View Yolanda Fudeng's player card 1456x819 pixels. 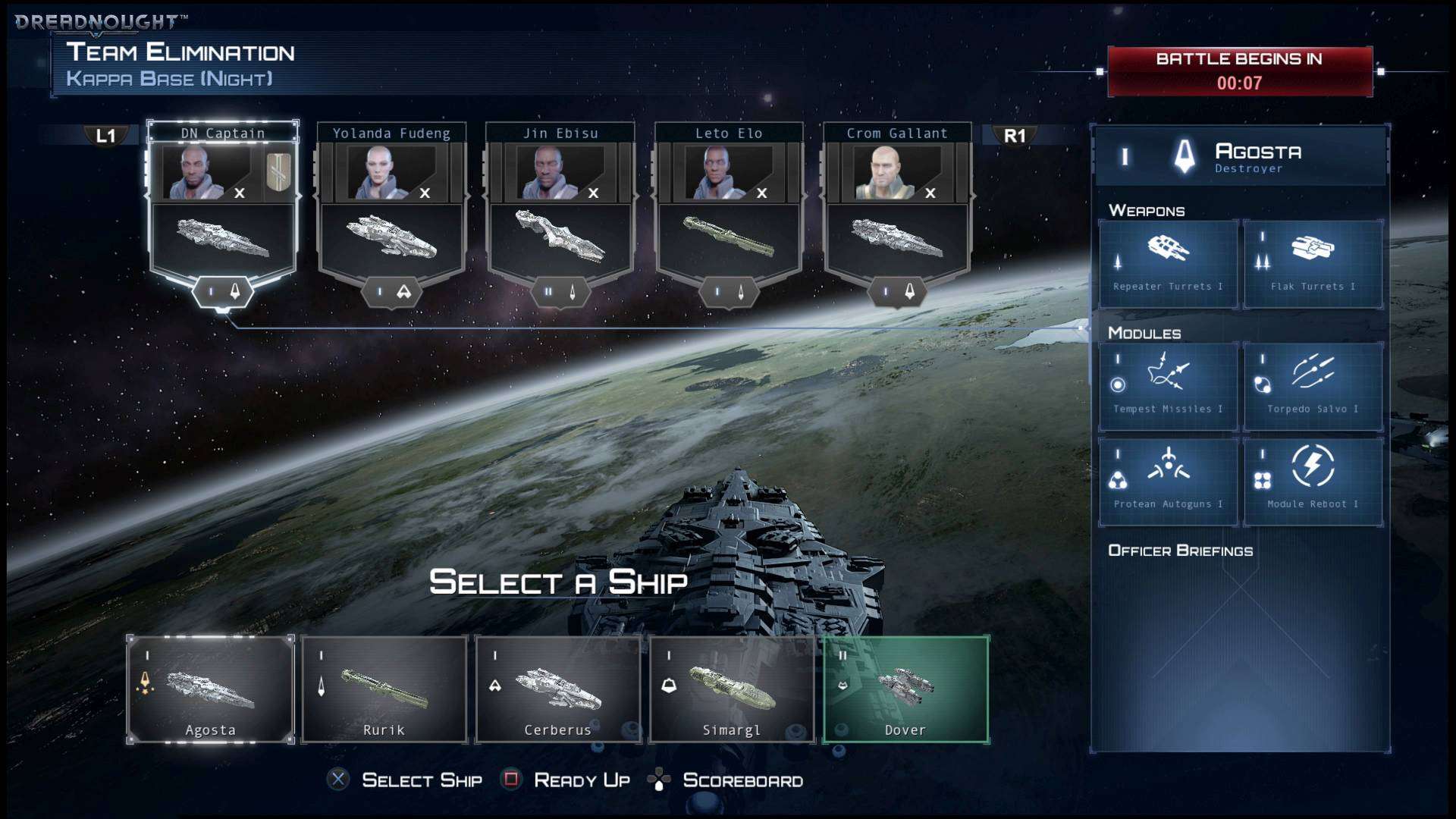pos(391,205)
